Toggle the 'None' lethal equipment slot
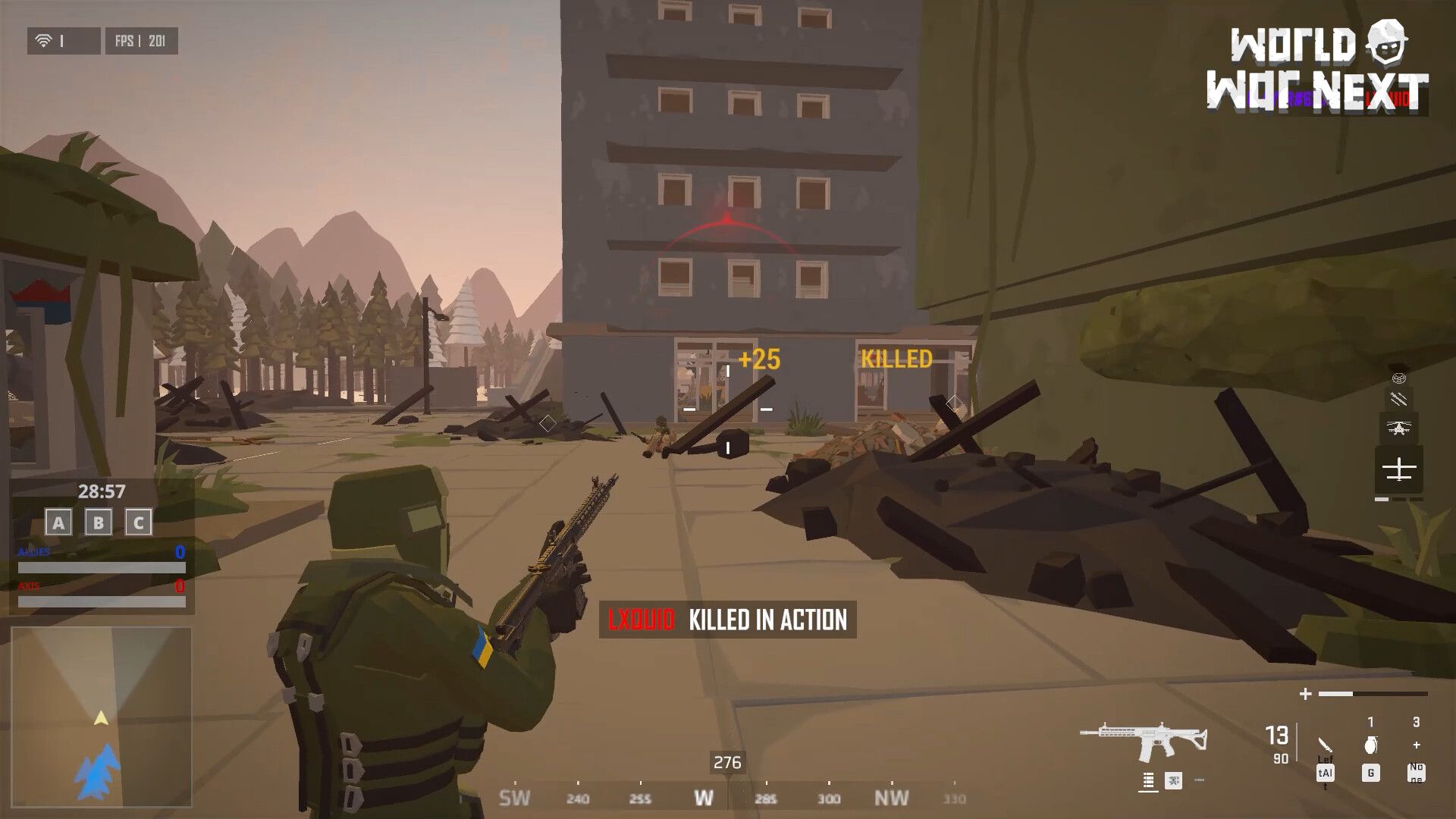The height and width of the screenshot is (819, 1456). point(1417,773)
